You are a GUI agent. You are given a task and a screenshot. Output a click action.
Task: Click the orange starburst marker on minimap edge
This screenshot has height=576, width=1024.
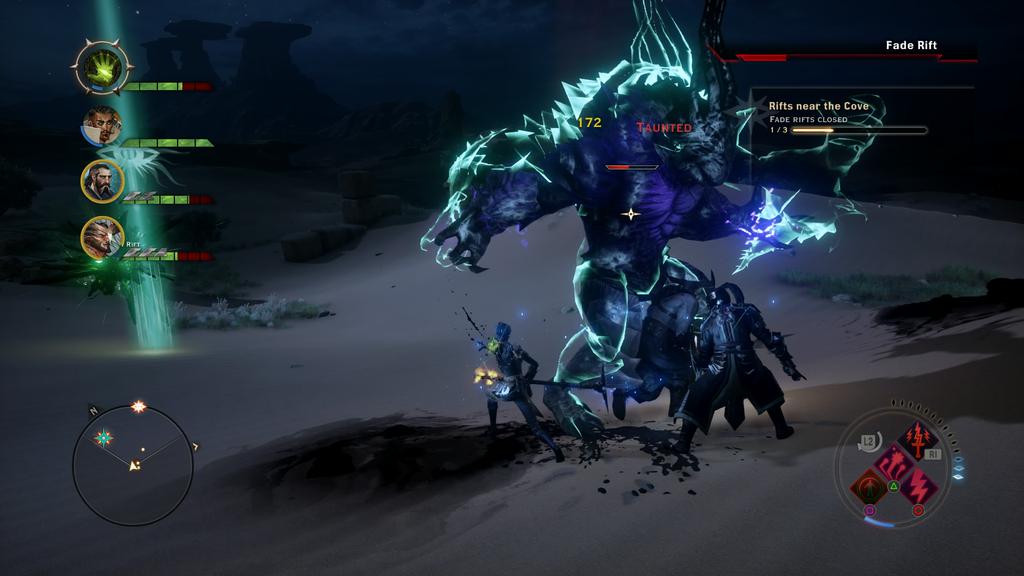139,407
